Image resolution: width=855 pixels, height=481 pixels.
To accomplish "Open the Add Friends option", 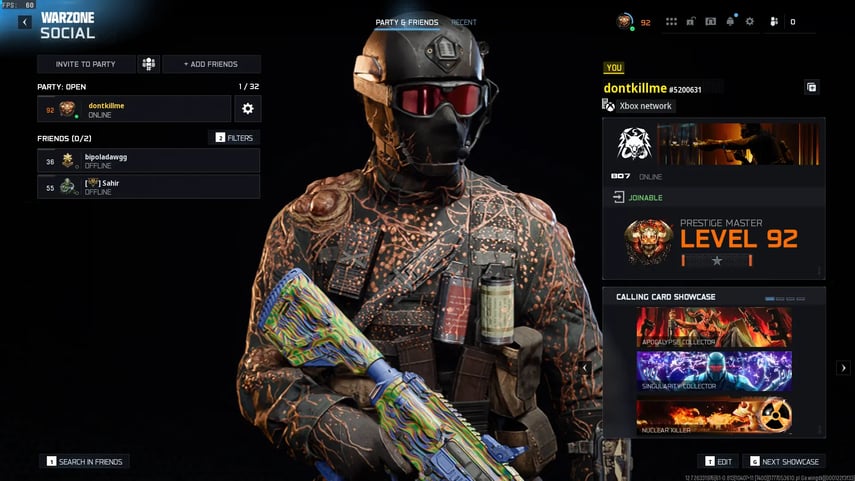I will pos(211,64).
